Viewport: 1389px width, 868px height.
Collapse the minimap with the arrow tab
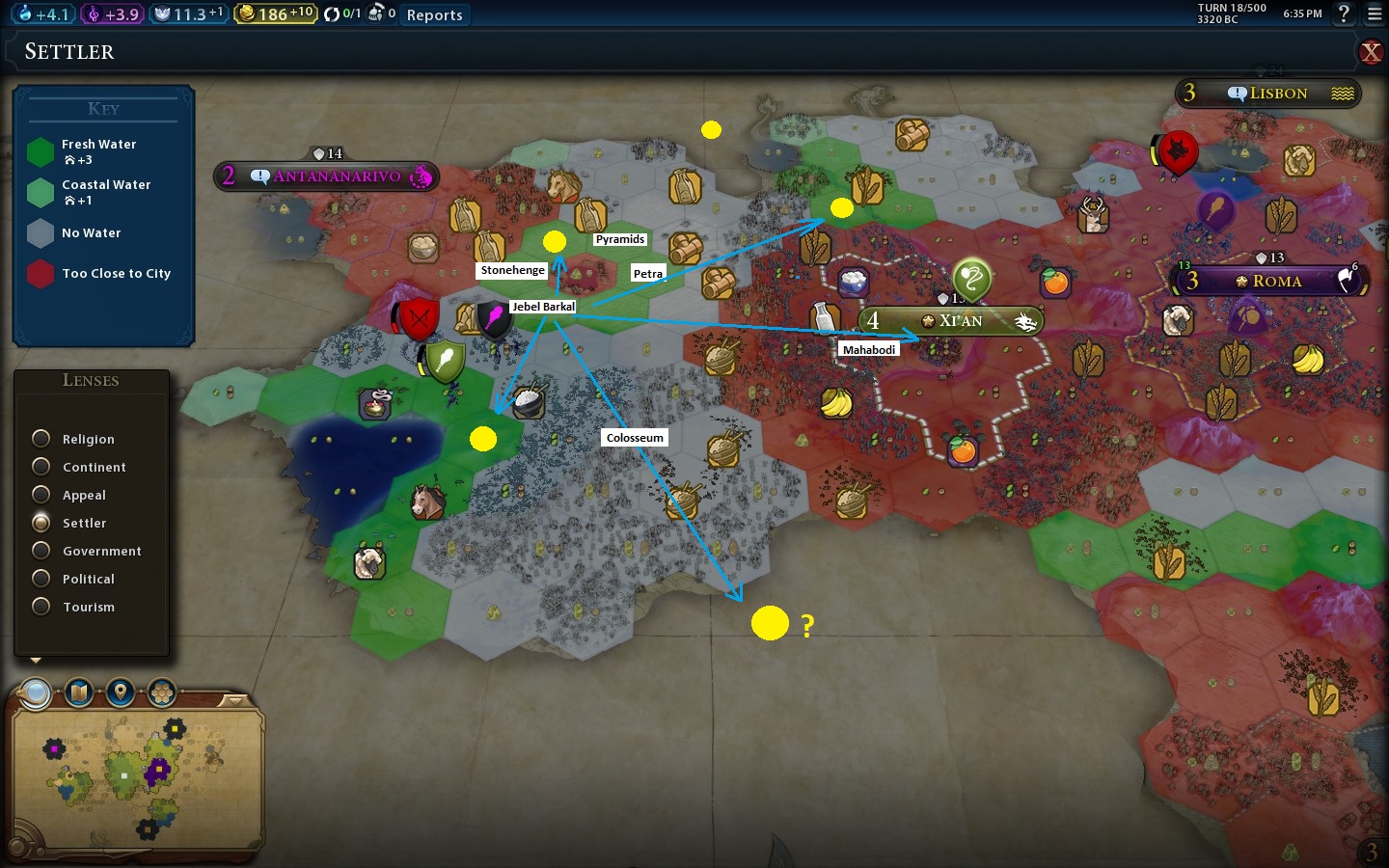tap(234, 699)
